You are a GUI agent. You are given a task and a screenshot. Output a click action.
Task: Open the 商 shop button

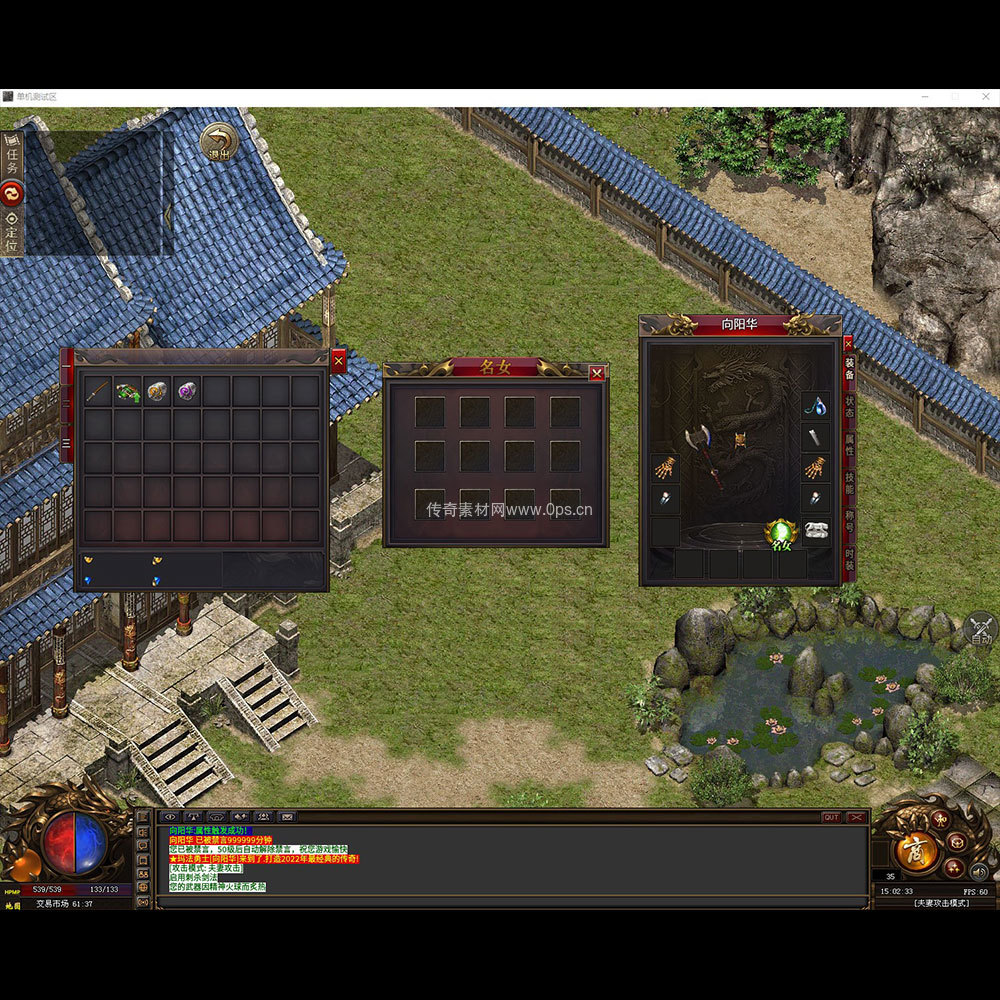click(x=915, y=850)
